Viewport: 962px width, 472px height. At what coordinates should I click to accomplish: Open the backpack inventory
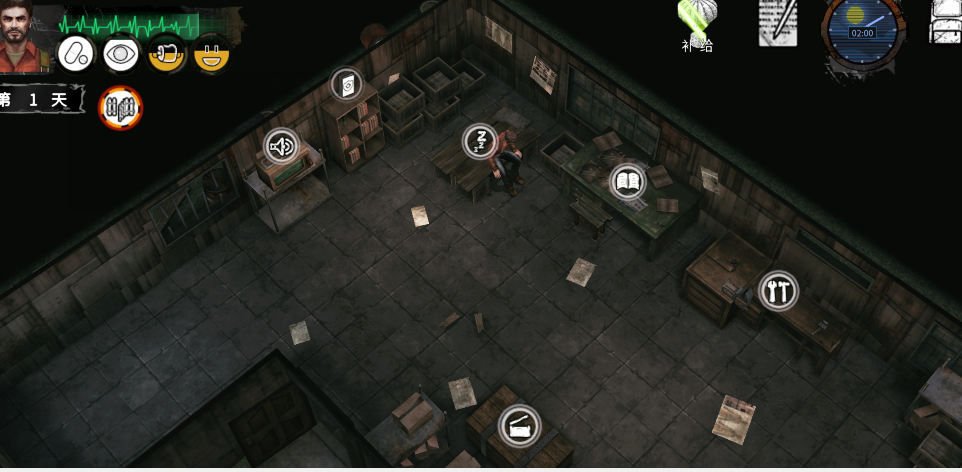pos(946,22)
